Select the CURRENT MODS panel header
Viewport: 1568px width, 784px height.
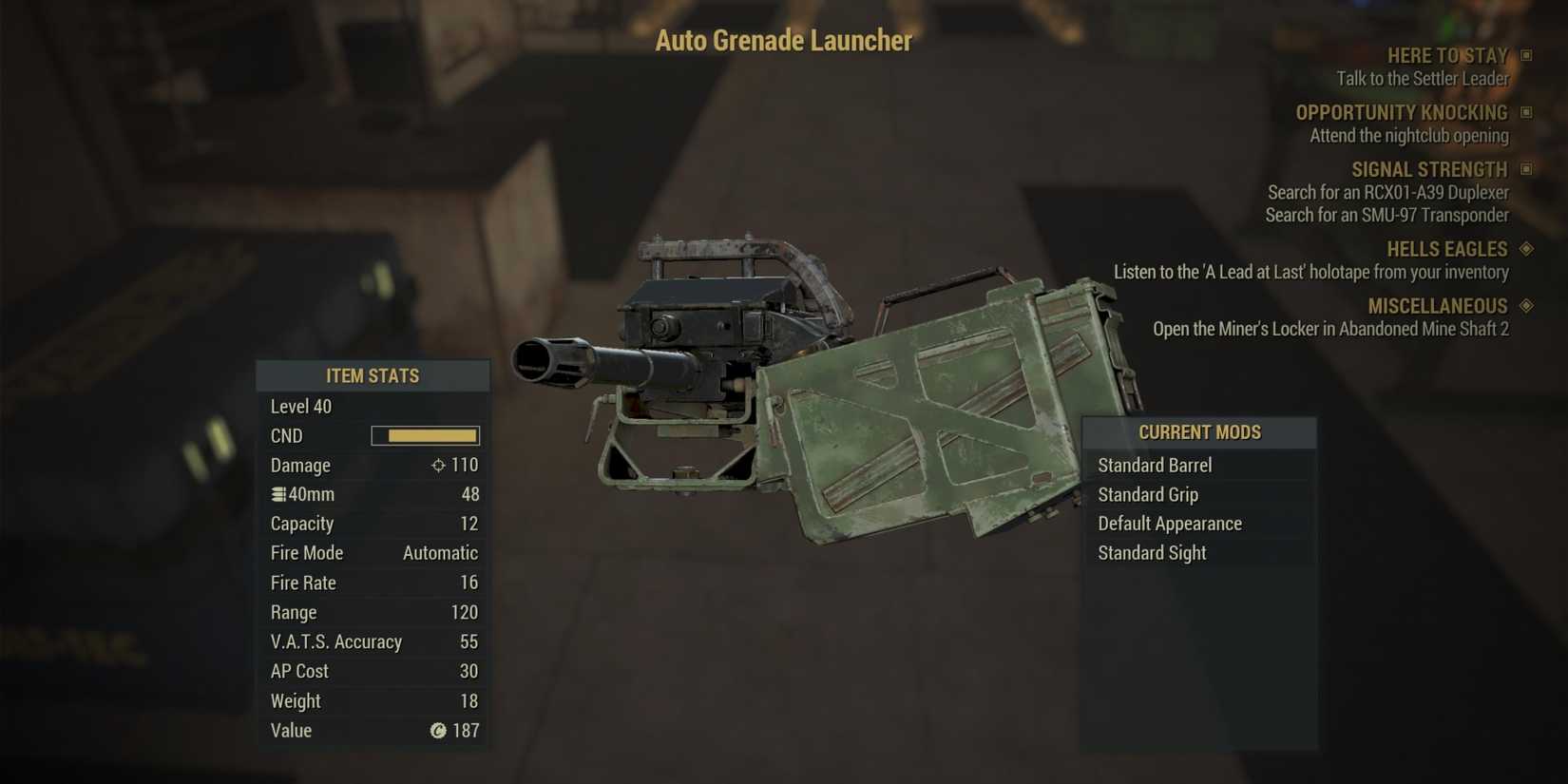click(x=1199, y=431)
